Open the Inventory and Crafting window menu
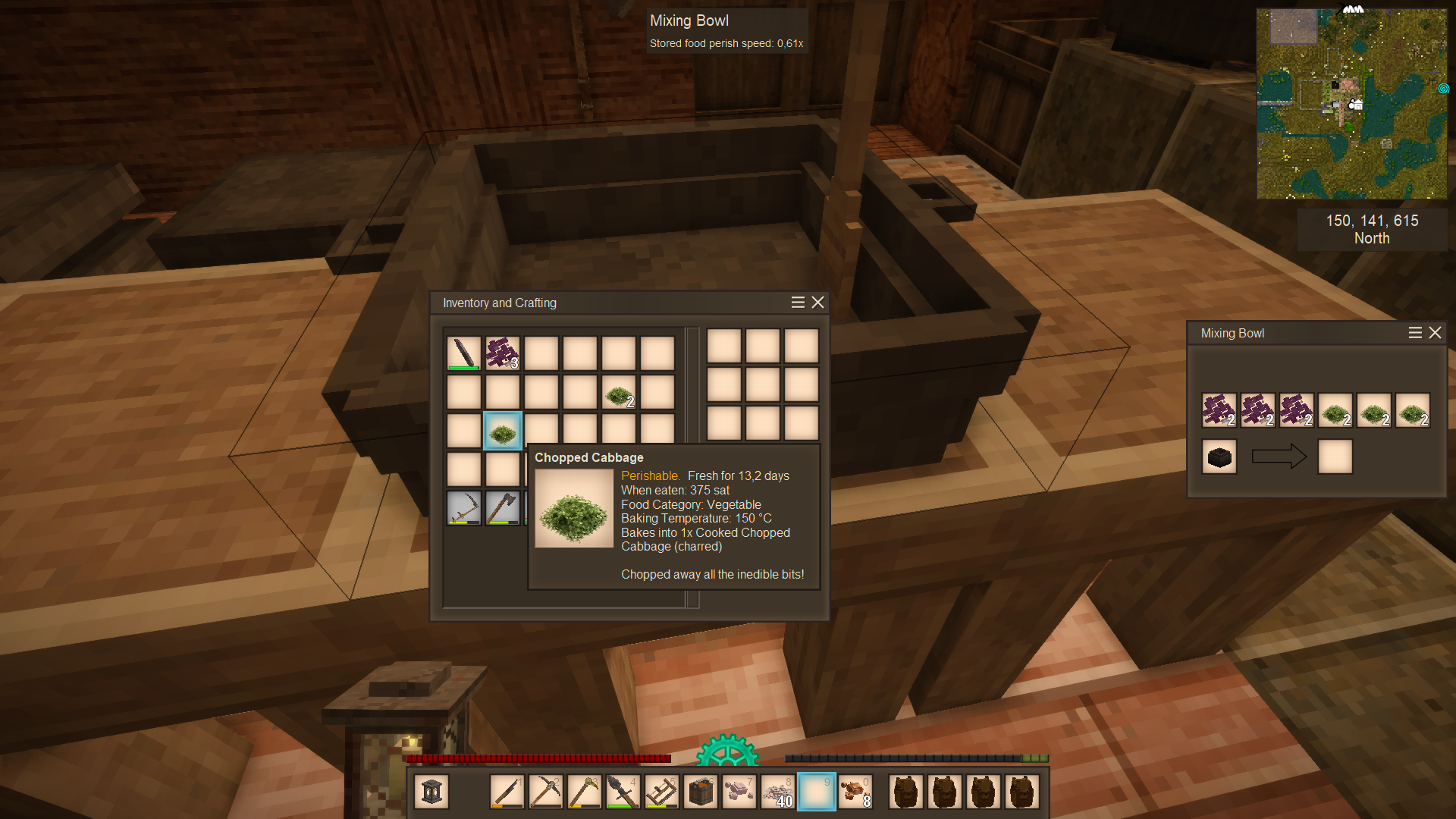The width and height of the screenshot is (1456, 819). [798, 303]
